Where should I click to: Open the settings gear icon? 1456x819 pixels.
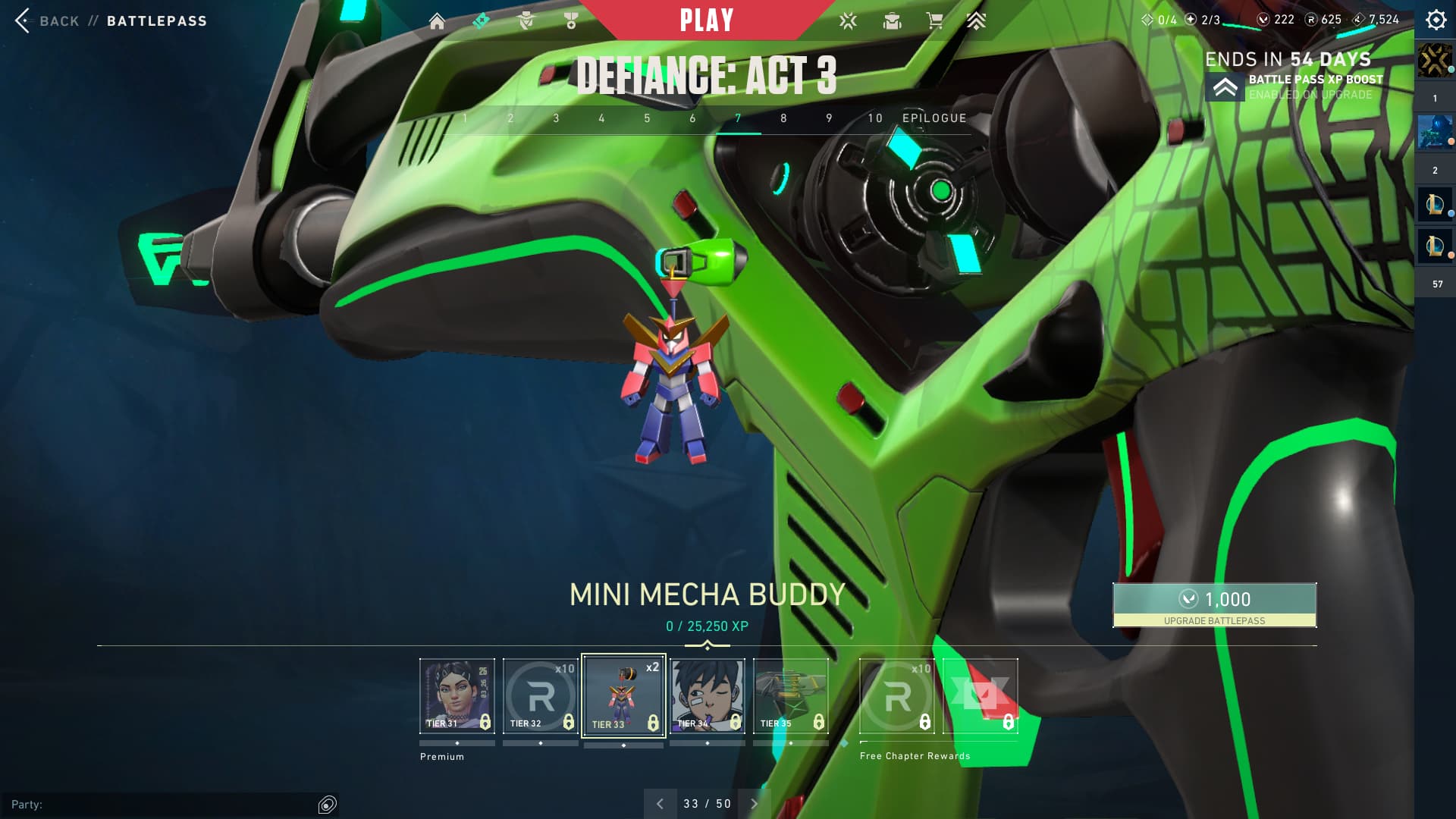pyautogui.click(x=1436, y=20)
